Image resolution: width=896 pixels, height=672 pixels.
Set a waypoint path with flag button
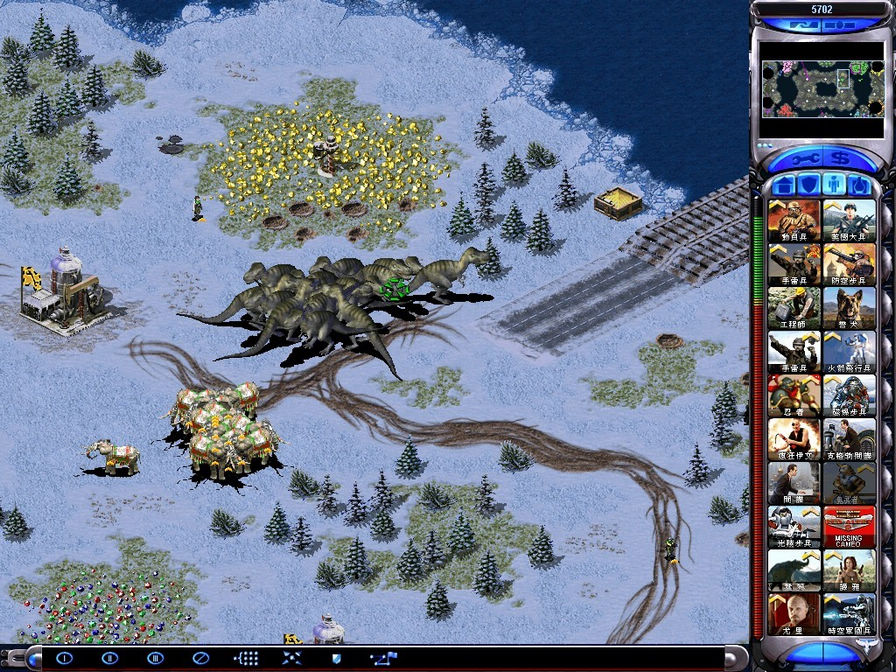click(x=382, y=658)
